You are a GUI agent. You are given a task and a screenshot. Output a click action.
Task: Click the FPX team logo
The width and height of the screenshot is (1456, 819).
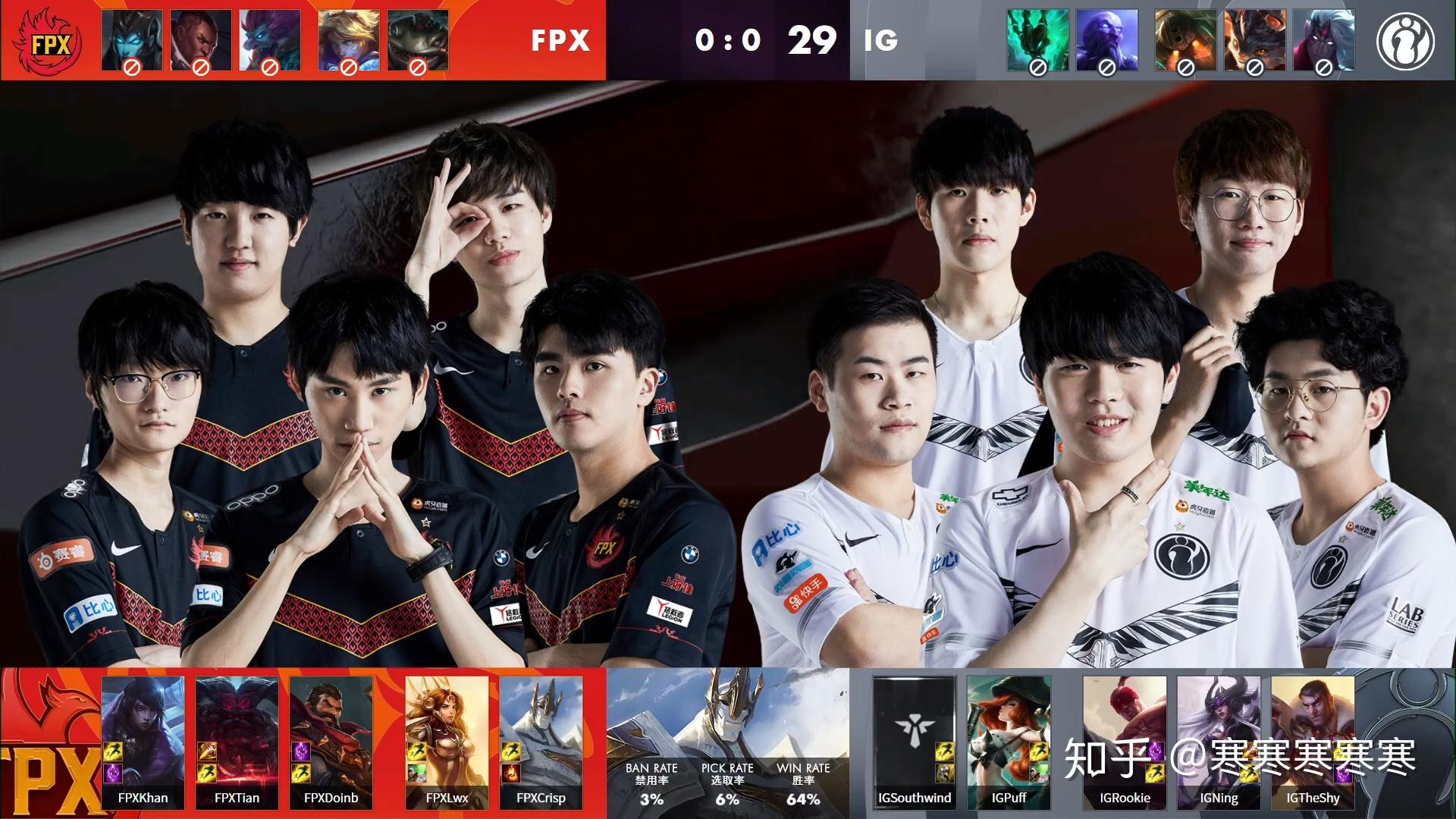tap(45, 40)
